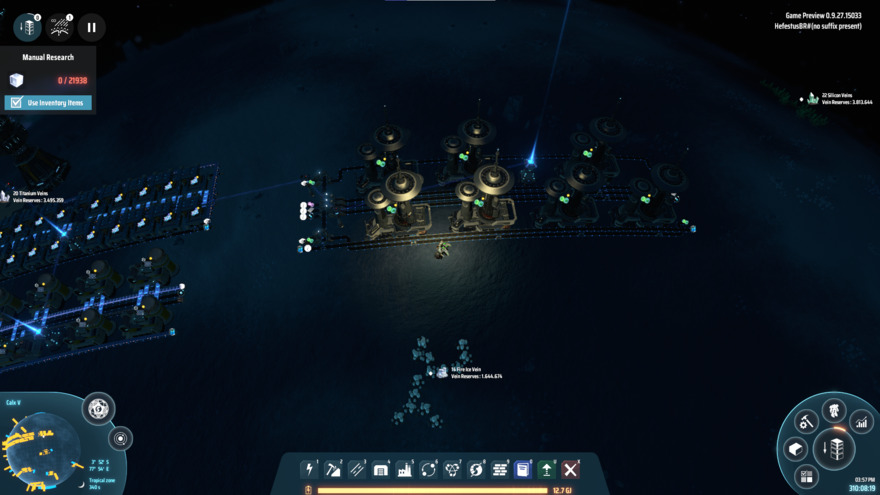Image resolution: width=880 pixels, height=495 pixels.
Task: Choose the brick wall foundation build category
Action: coord(500,469)
